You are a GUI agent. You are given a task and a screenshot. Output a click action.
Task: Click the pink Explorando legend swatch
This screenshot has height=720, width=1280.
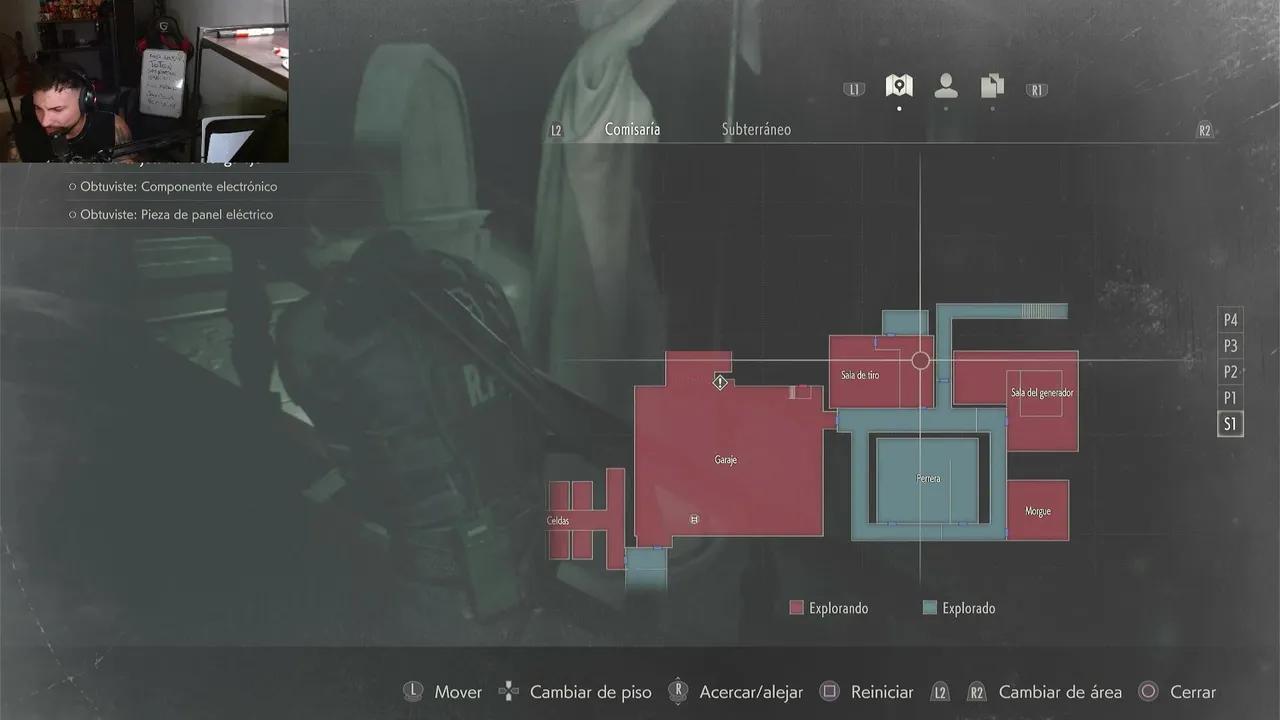[795, 607]
